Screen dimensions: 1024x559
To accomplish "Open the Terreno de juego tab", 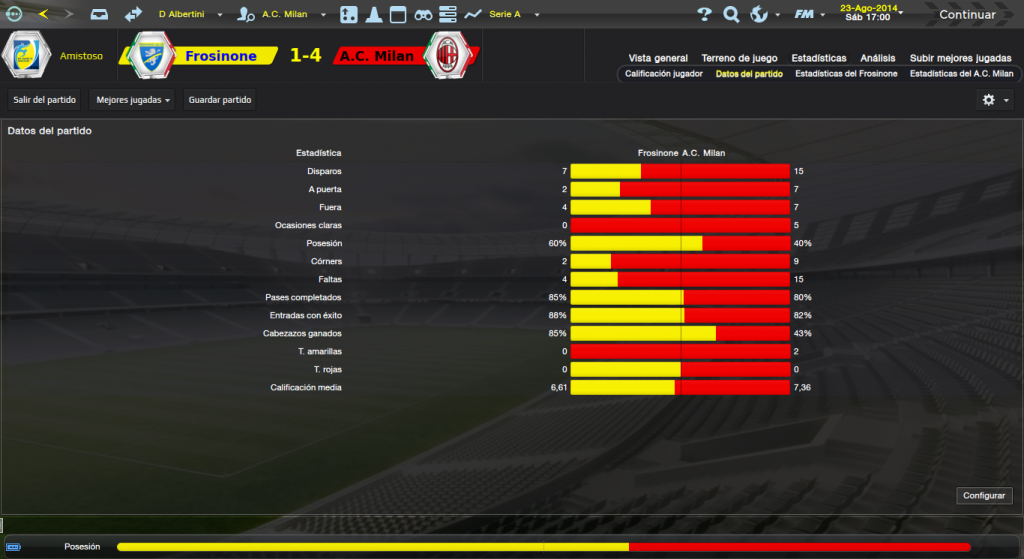I will 739,58.
